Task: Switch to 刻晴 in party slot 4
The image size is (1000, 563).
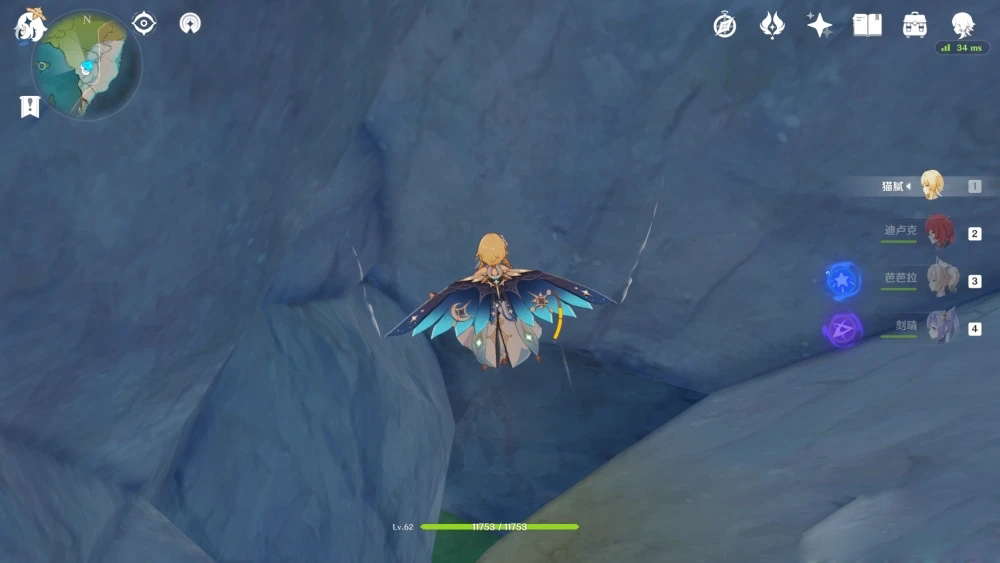Action: tap(940, 327)
